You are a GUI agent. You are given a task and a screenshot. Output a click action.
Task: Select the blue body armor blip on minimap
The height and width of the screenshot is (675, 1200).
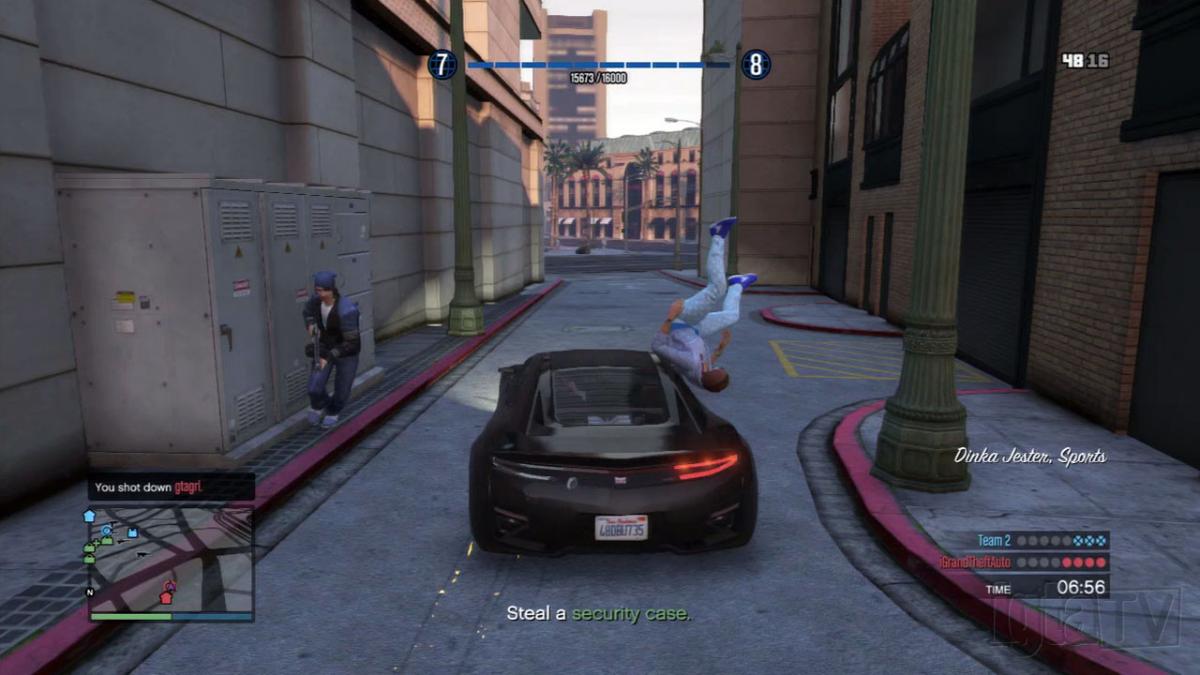coord(132,533)
